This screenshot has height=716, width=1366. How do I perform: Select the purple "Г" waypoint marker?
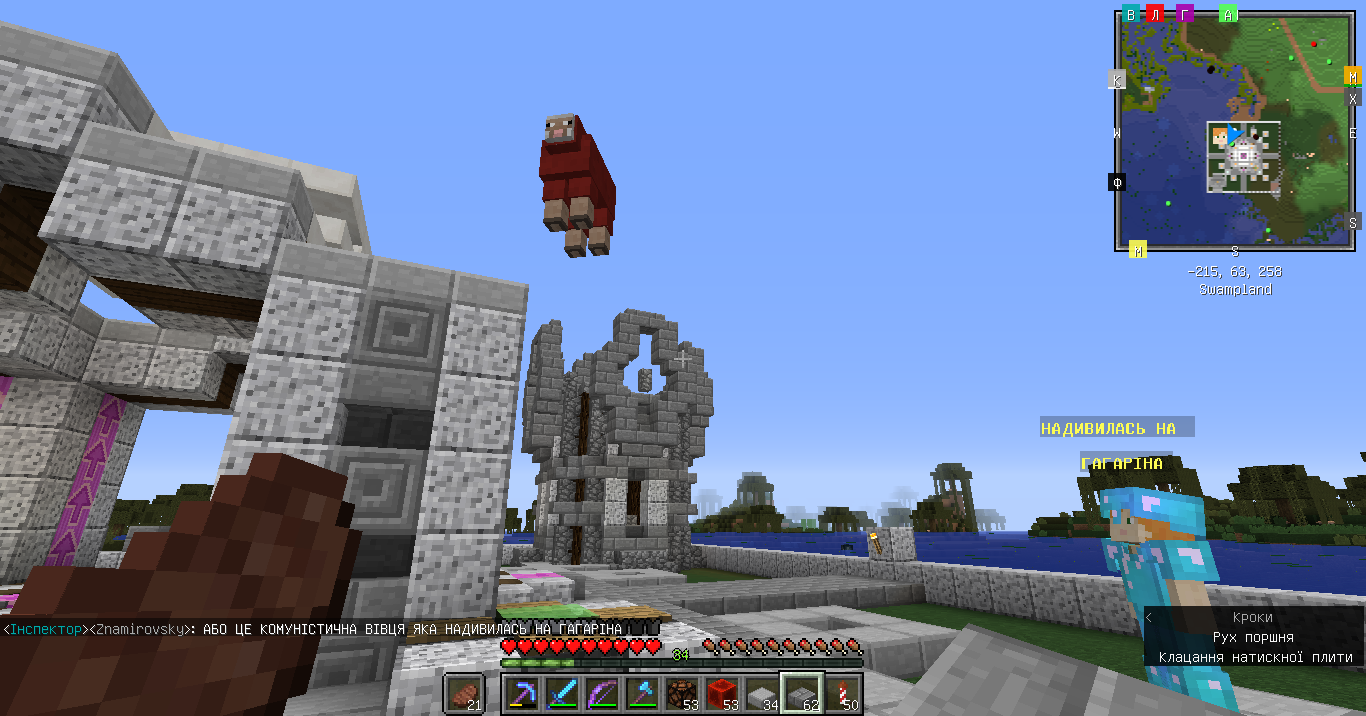tap(1184, 14)
